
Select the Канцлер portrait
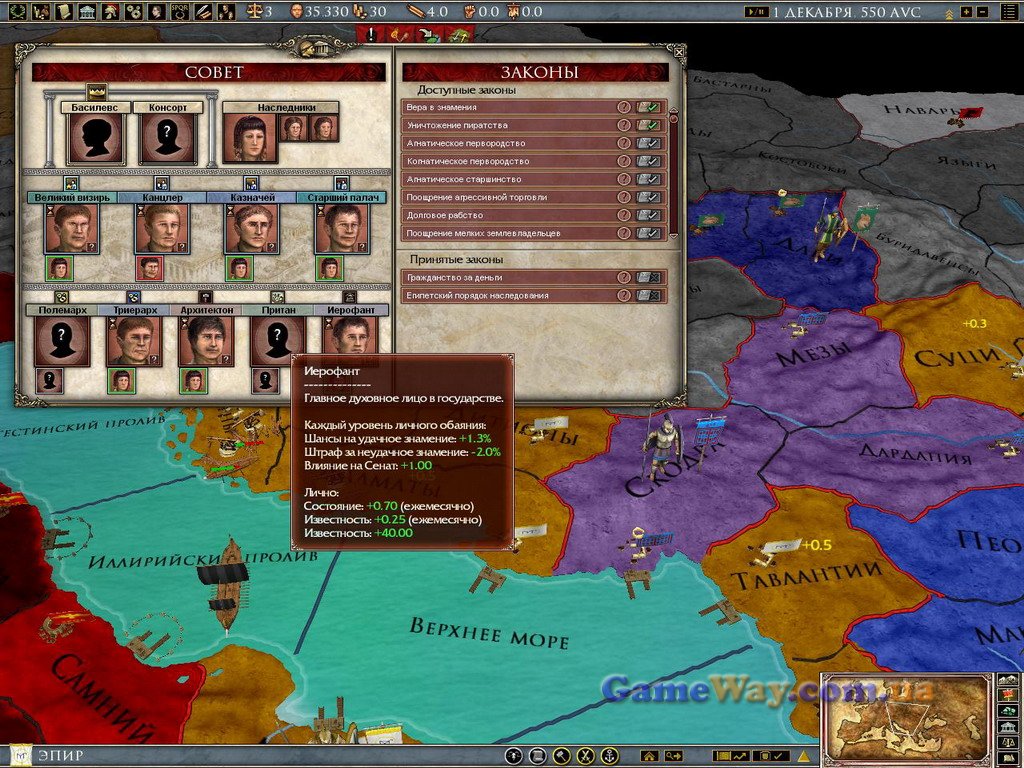[161, 228]
